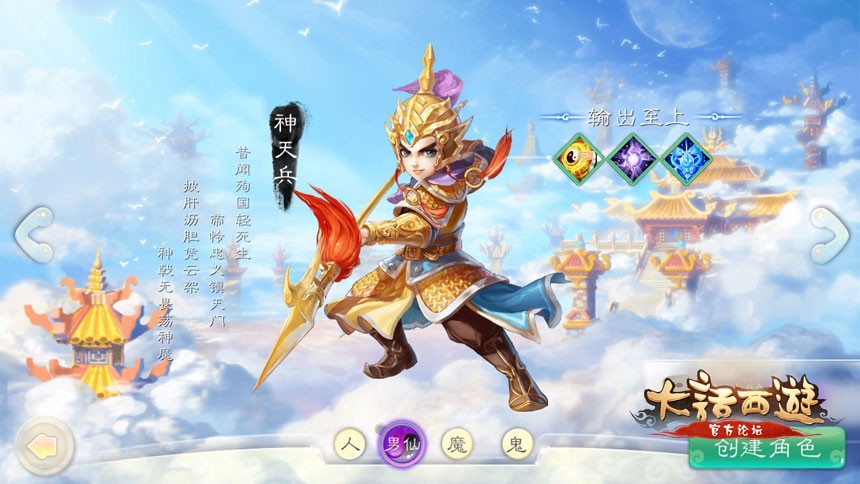Show the previous character with left arrow
Viewport: 860px width, 484px height.
click(x=33, y=236)
